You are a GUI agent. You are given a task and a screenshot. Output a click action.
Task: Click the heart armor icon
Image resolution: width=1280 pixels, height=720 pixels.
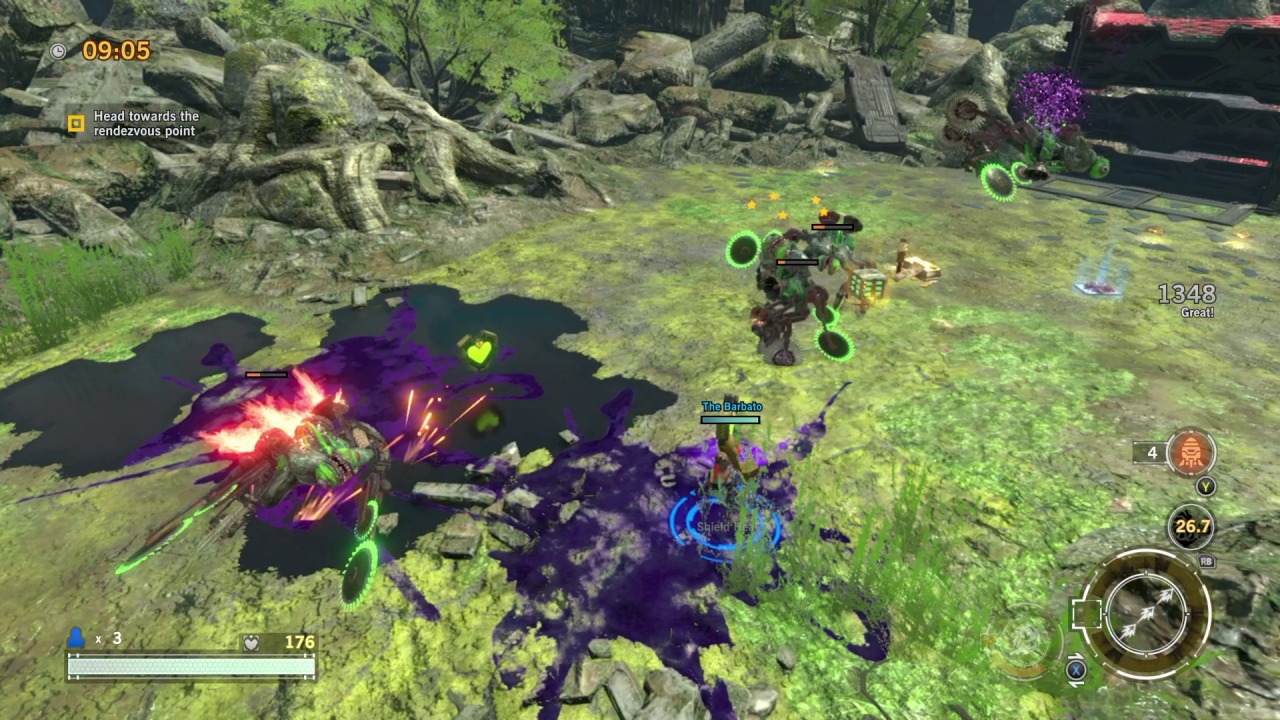tap(252, 643)
